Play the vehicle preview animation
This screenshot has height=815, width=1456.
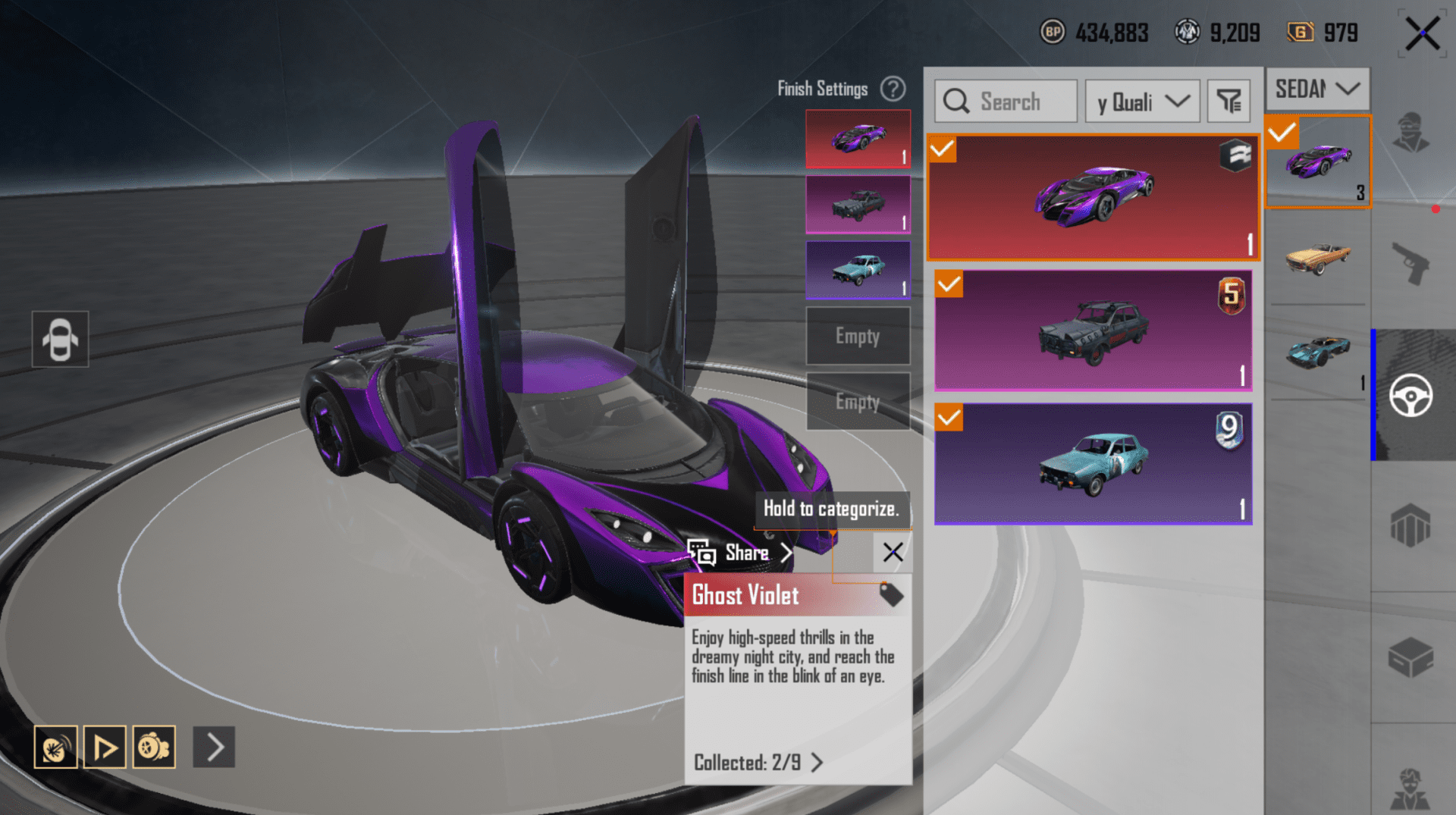[x=105, y=748]
